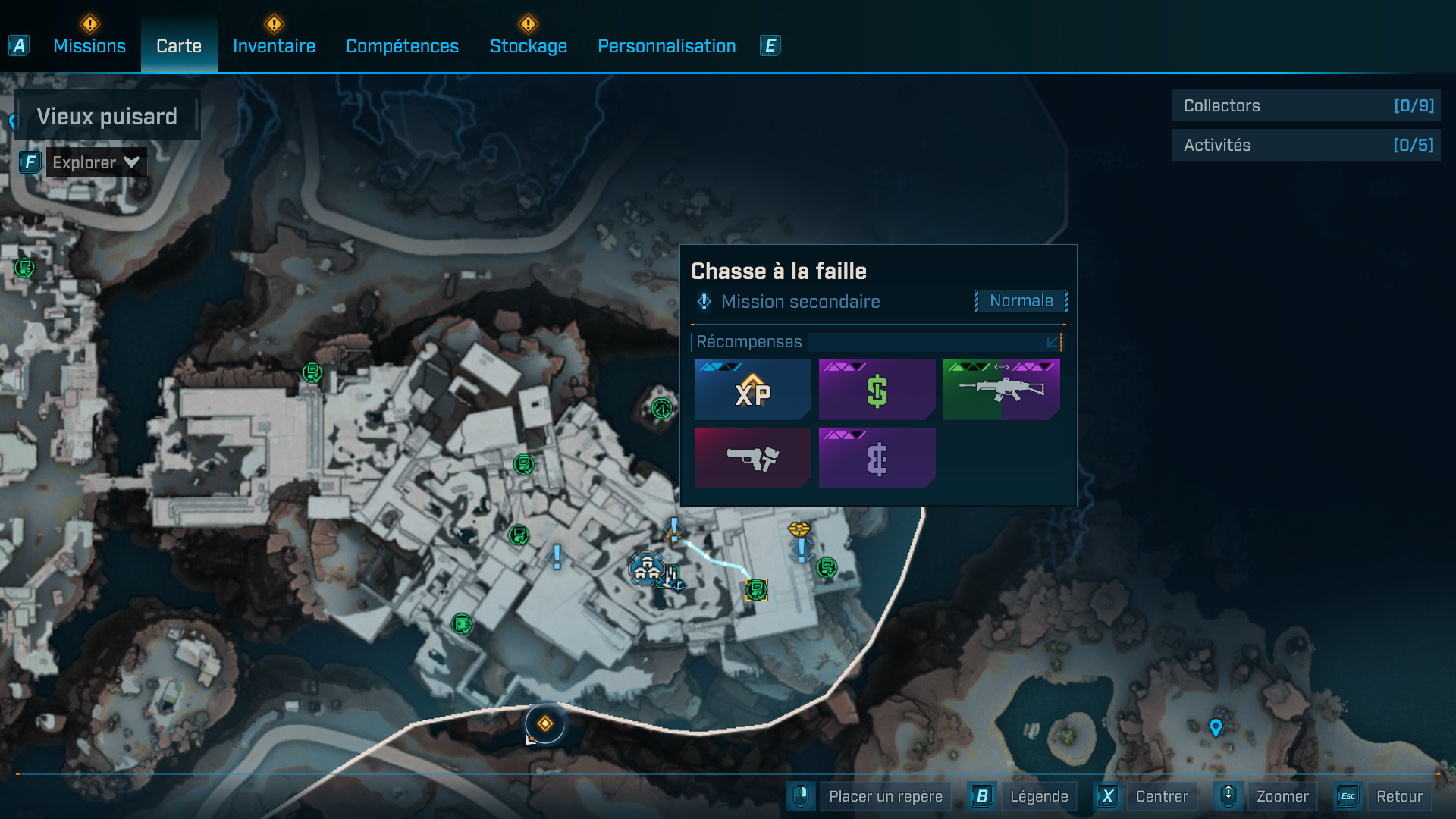Choose Placer un repère

click(885, 796)
